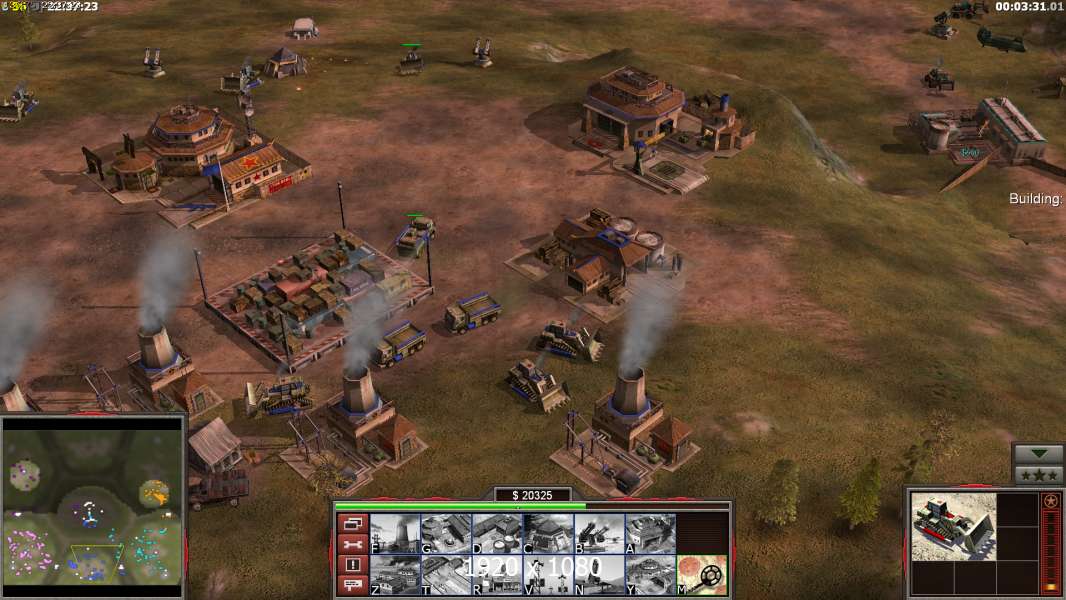Image resolution: width=1066 pixels, height=600 pixels.
Task: Click the overlapping windows button on command bar
Action: [x=351, y=523]
